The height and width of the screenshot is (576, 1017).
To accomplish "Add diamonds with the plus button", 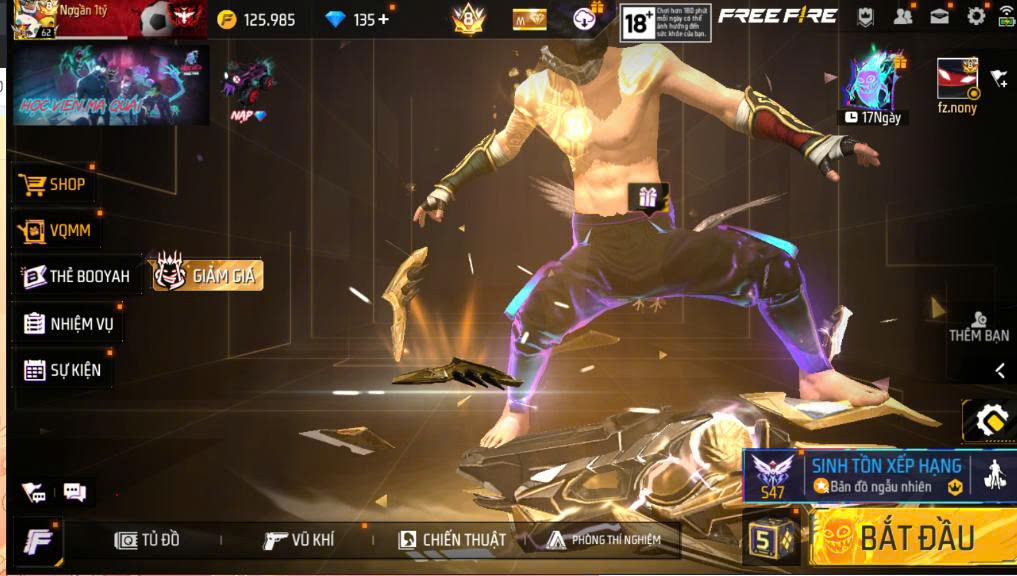I will coord(383,19).
